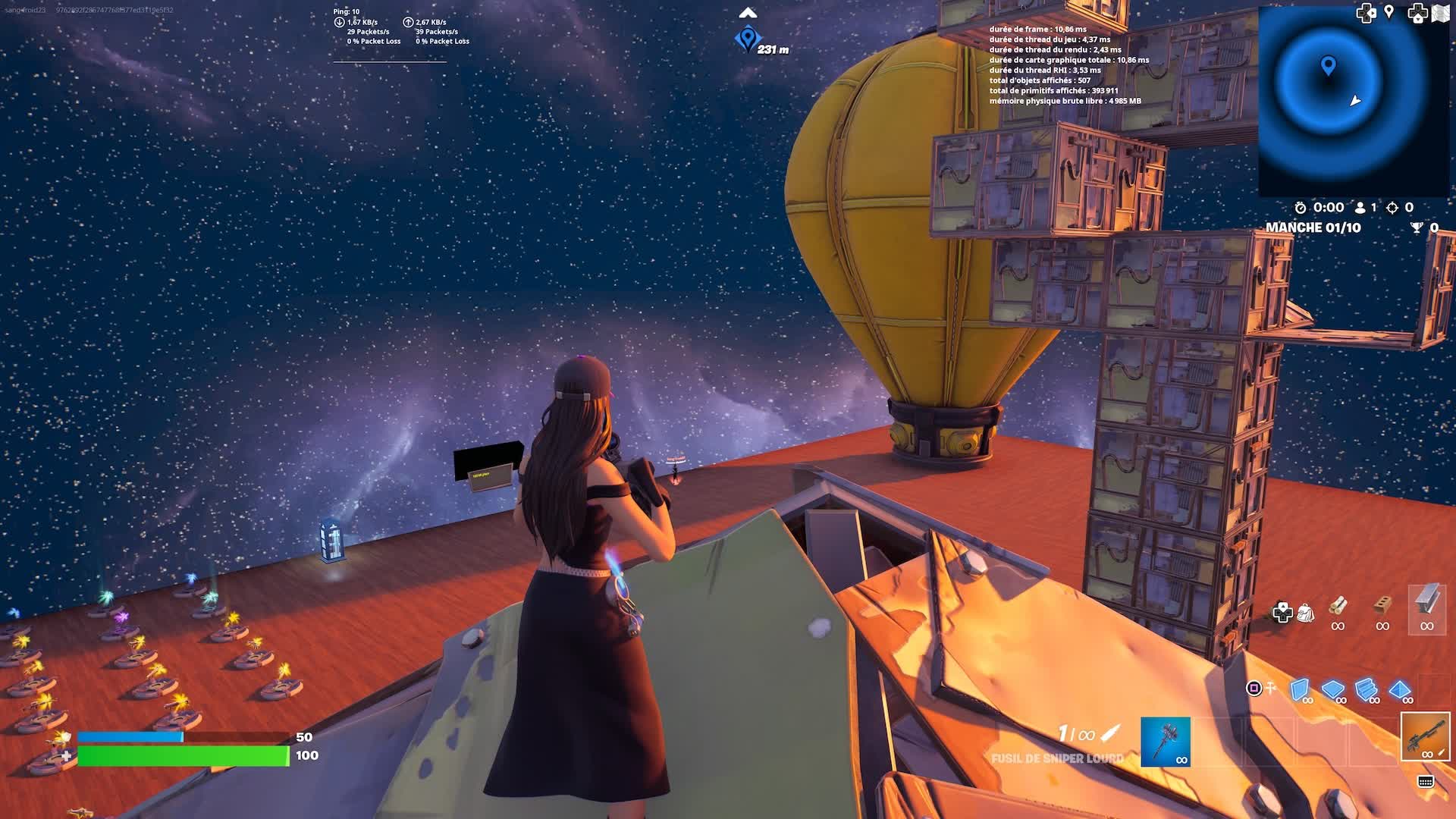Open the backpack inventory icon
The image size is (1456, 819).
(x=1306, y=613)
